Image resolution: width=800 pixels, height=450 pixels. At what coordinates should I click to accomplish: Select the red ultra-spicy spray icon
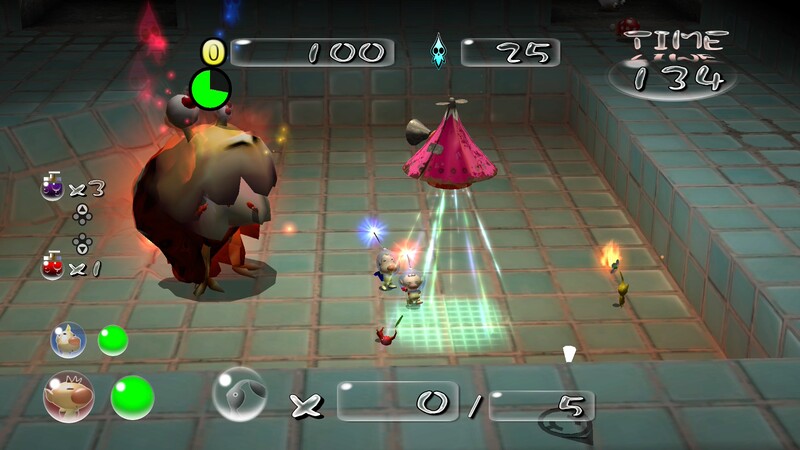pos(51,267)
